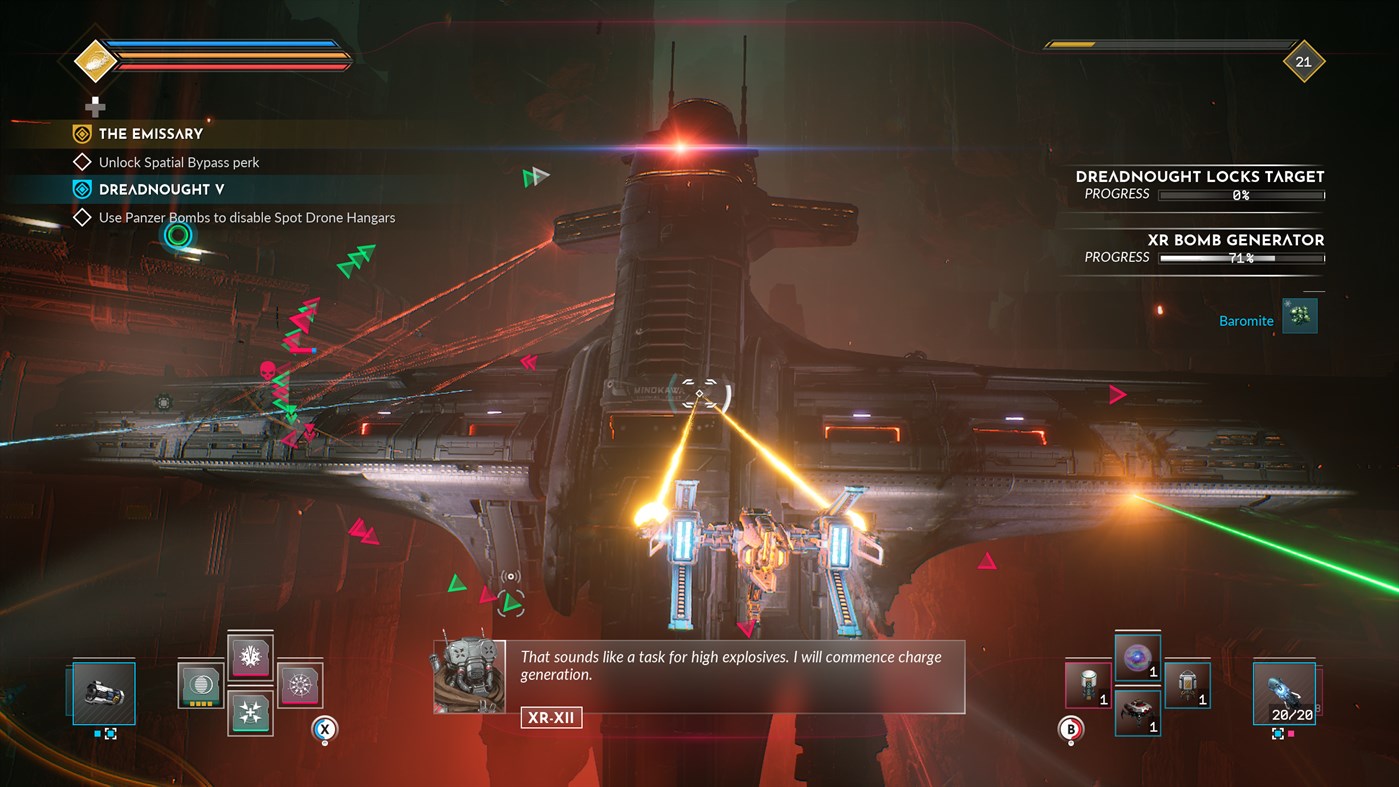
Task: Deploy the spider drone consumable
Action: click(1137, 714)
